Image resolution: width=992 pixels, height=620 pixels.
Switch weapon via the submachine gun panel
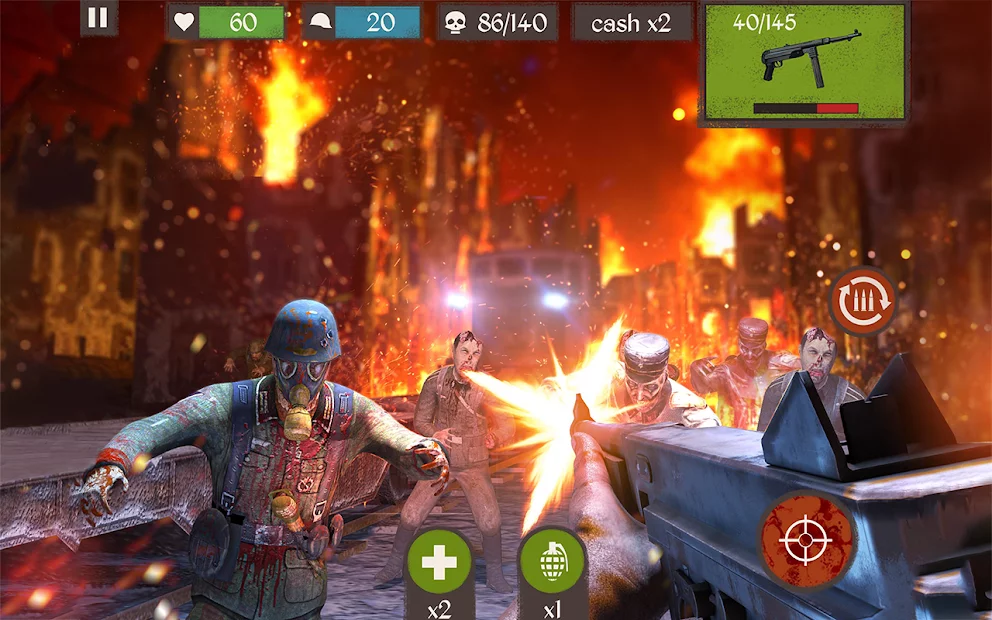pyautogui.click(x=805, y=63)
